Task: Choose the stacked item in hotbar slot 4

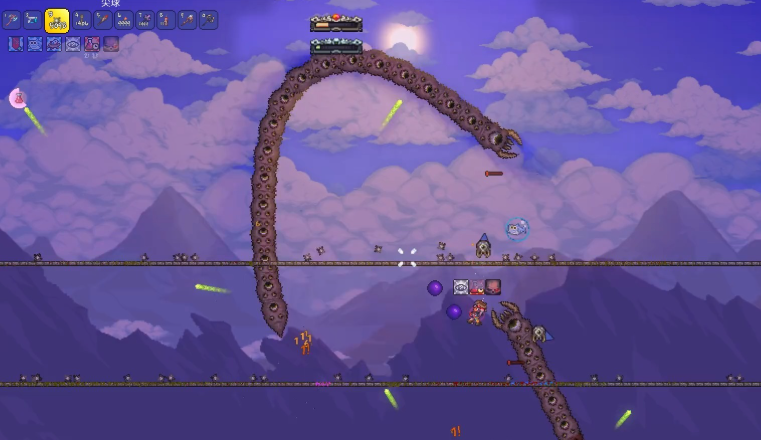Action: click(x=82, y=19)
